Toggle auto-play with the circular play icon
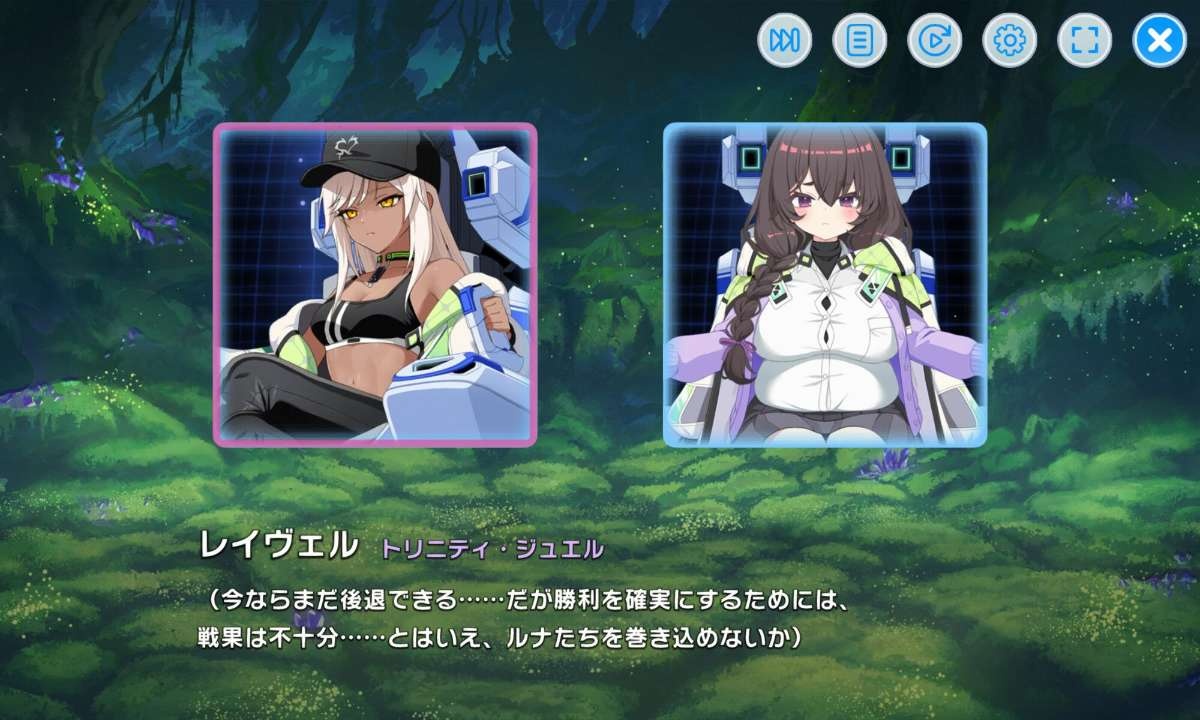Screen dimensions: 1200x720 tap(934, 41)
